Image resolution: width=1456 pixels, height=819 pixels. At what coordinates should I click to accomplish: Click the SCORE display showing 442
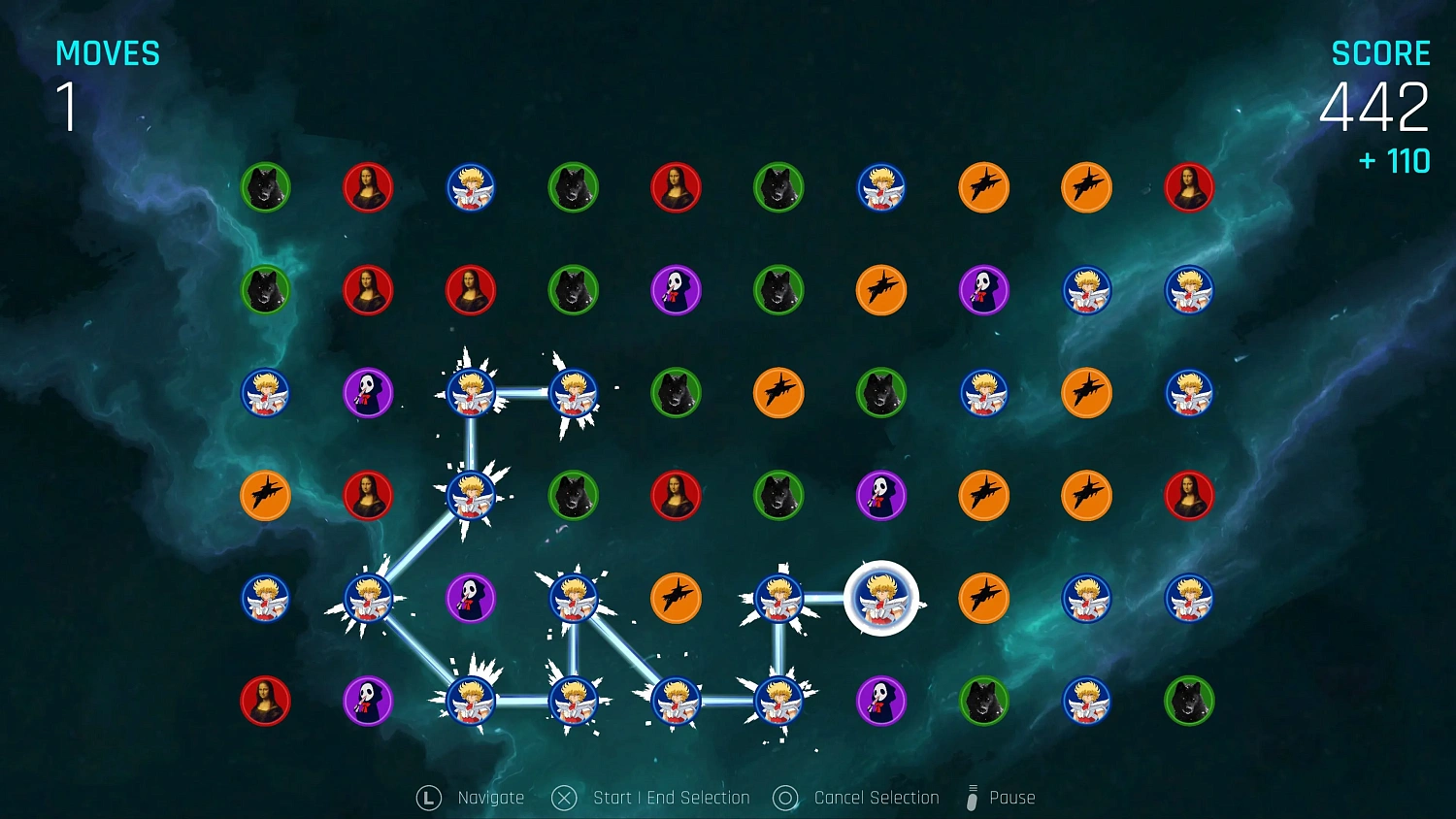[1374, 107]
